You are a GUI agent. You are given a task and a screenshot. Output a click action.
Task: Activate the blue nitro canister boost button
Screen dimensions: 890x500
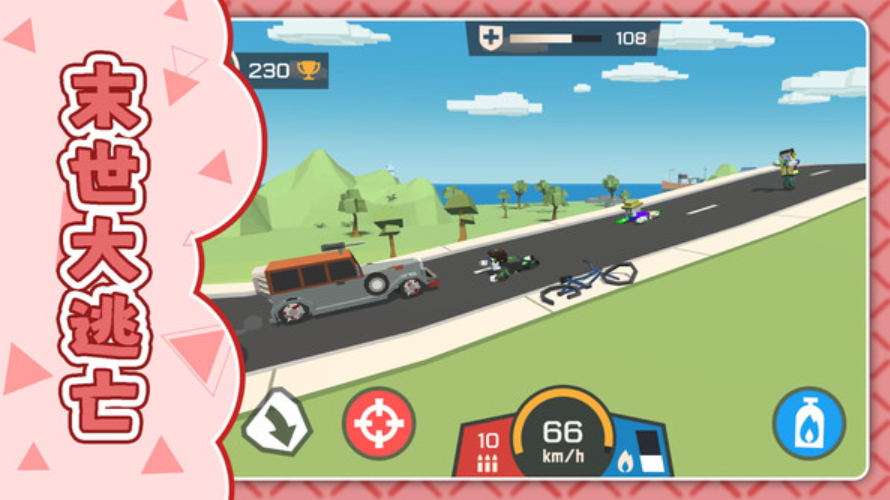click(809, 423)
